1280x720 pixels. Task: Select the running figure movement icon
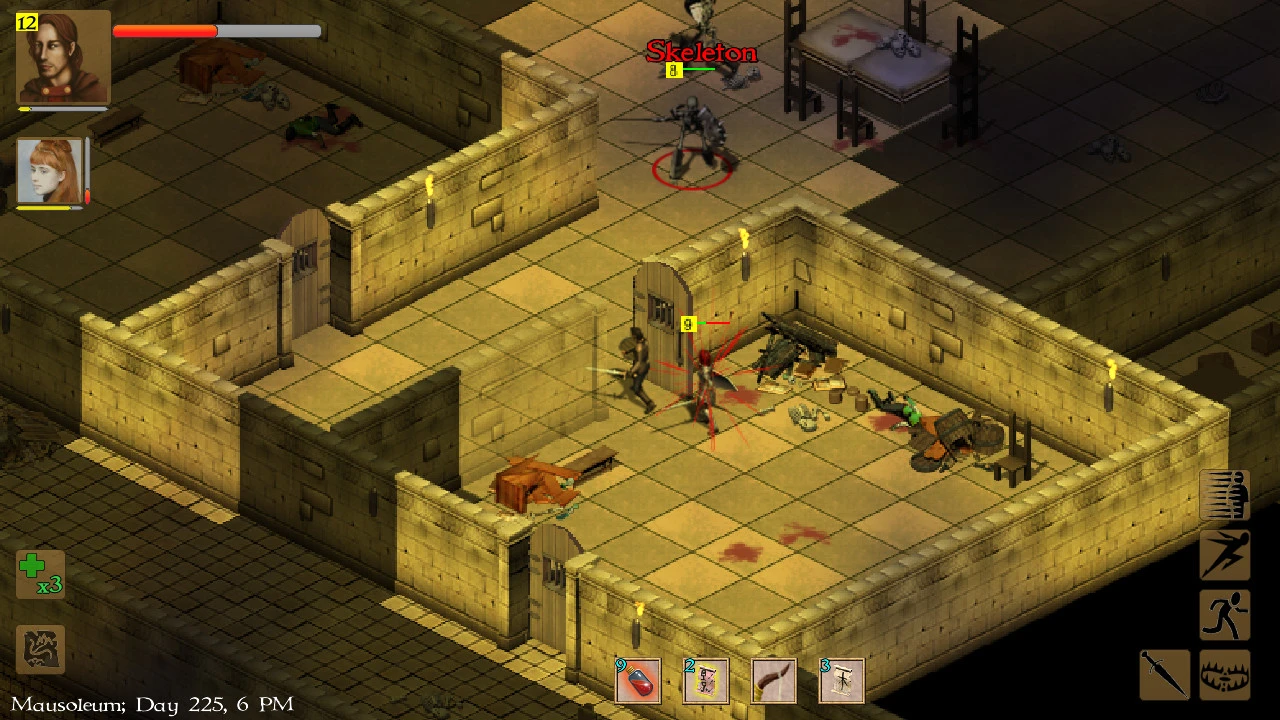tap(1225, 615)
